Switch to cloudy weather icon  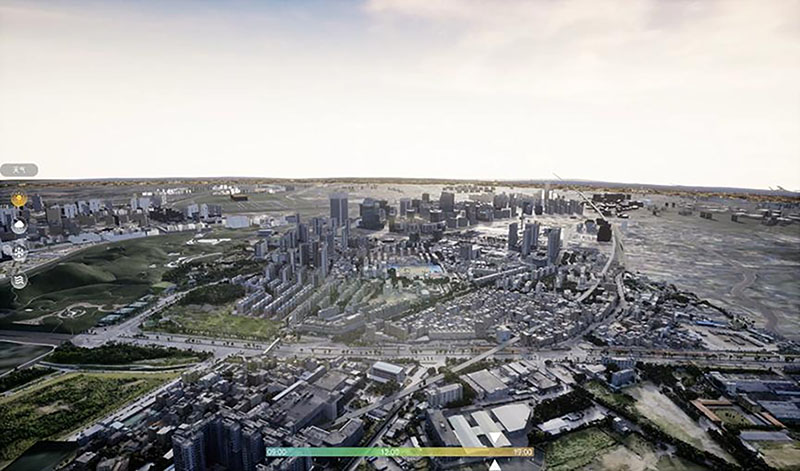(19, 227)
